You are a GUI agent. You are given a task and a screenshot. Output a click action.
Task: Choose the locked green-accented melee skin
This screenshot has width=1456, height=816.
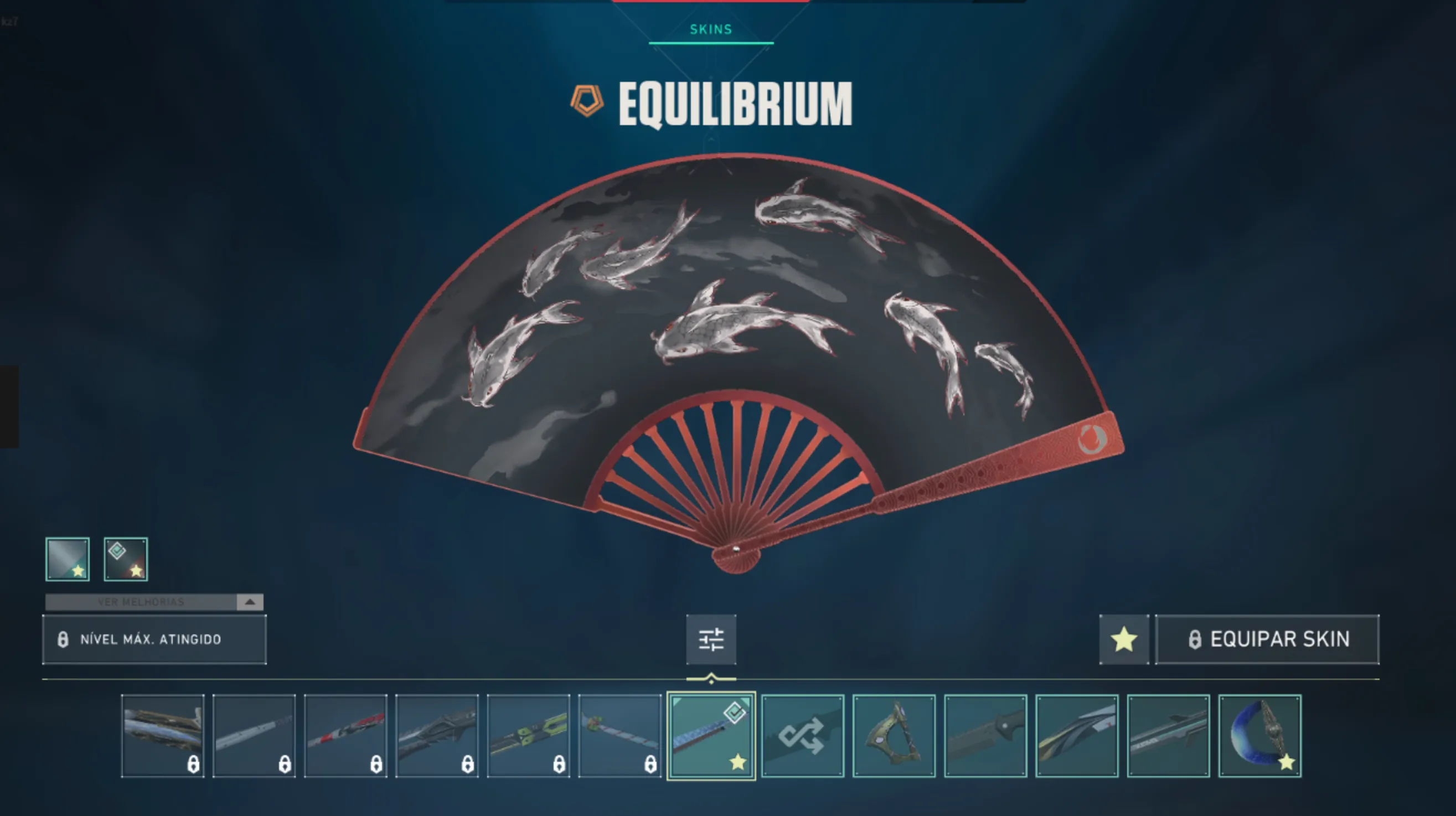[529, 736]
